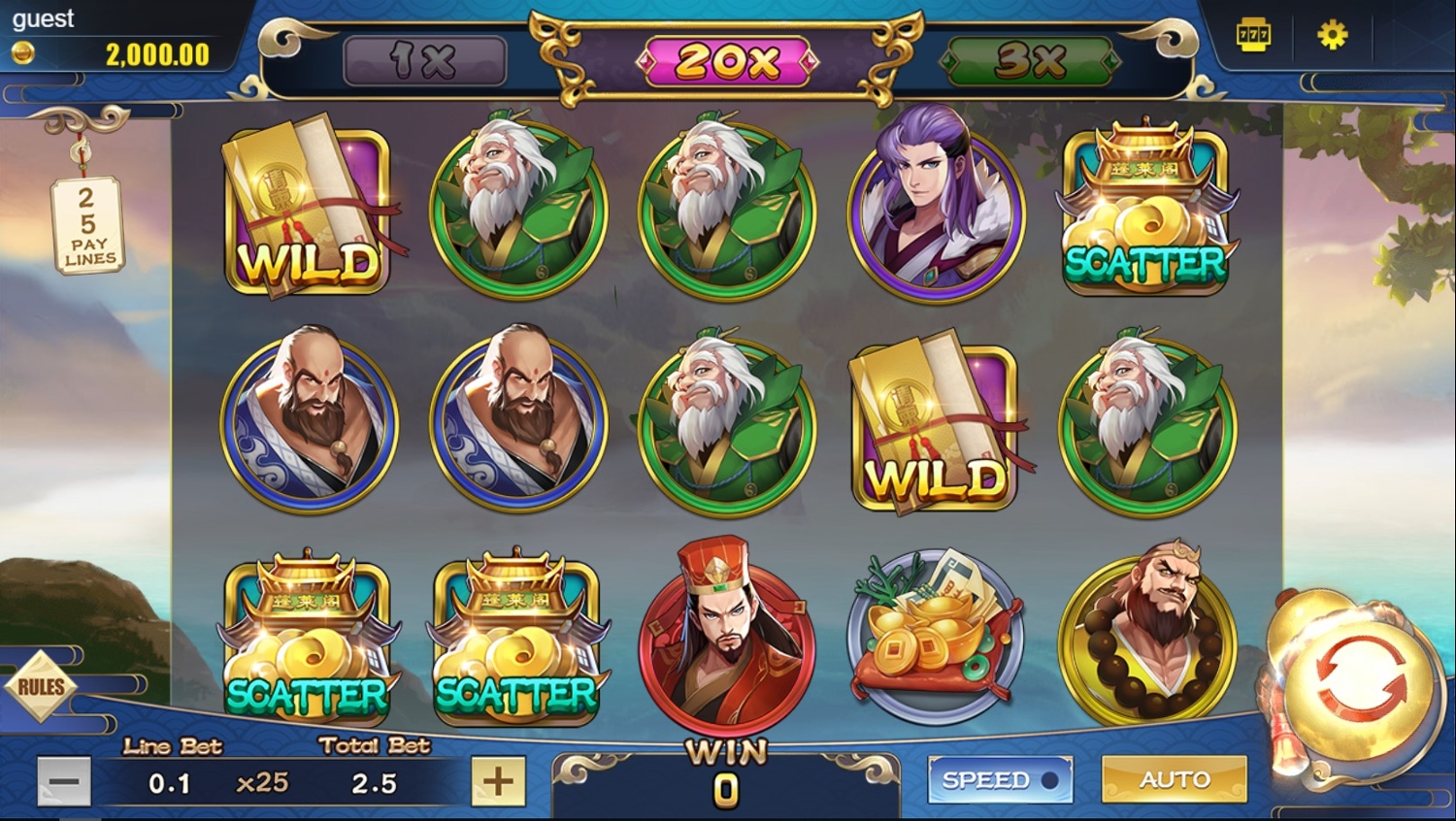
Task: Open the RULES panel
Action: coord(41,687)
